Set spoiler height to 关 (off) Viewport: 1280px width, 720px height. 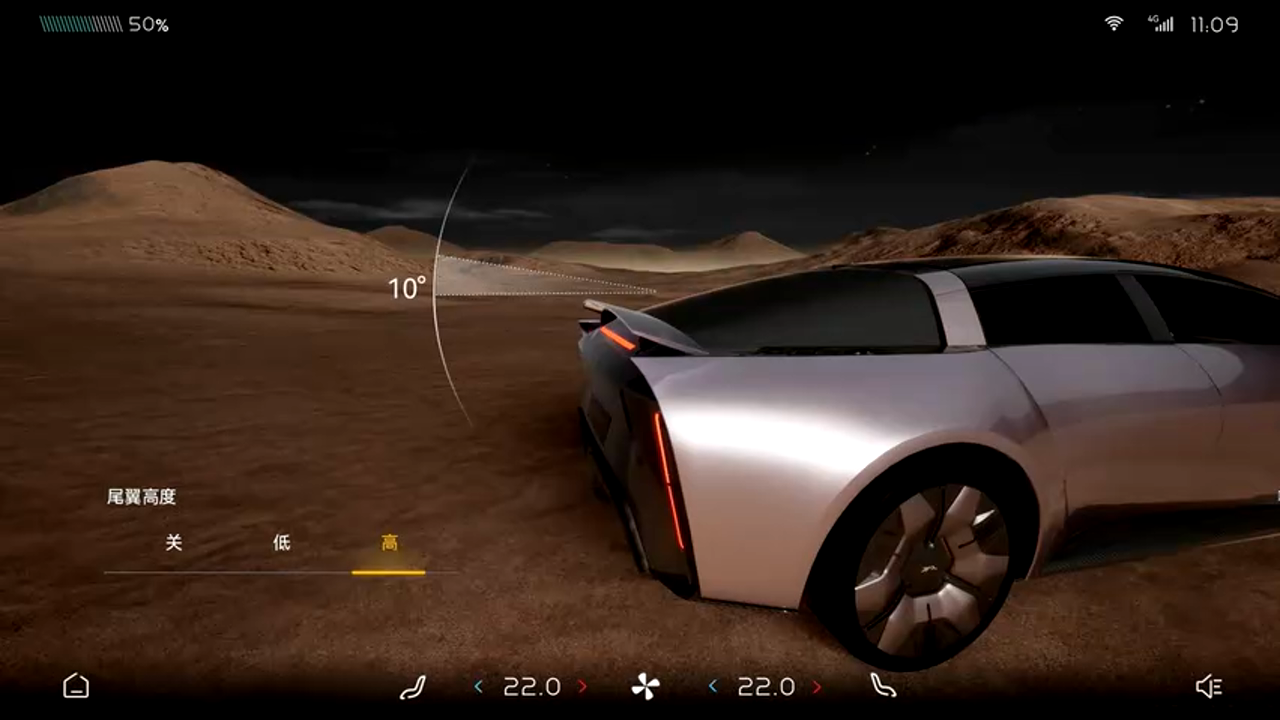point(174,543)
